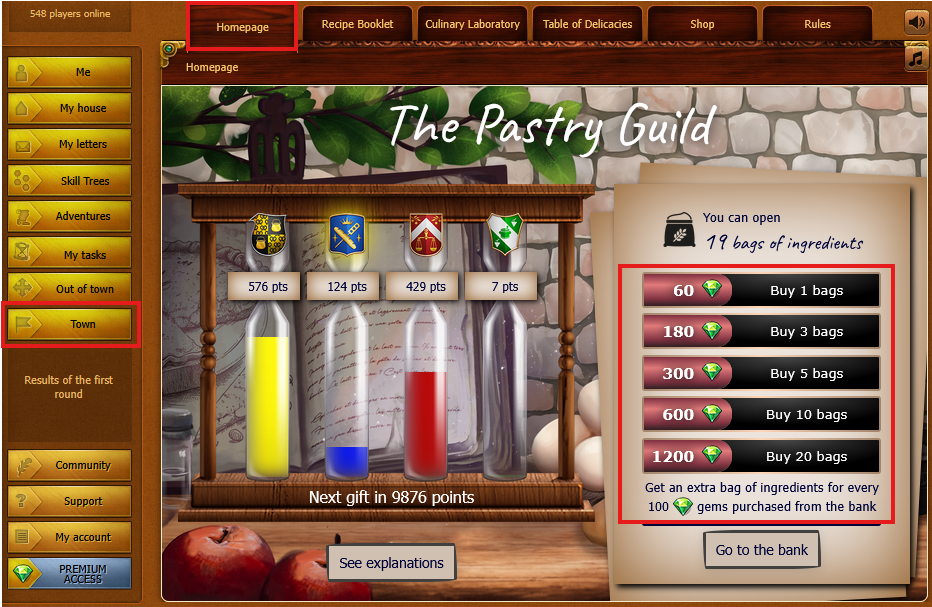The image size is (932, 607).
Task: Show the Rules tab
Action: tap(817, 24)
